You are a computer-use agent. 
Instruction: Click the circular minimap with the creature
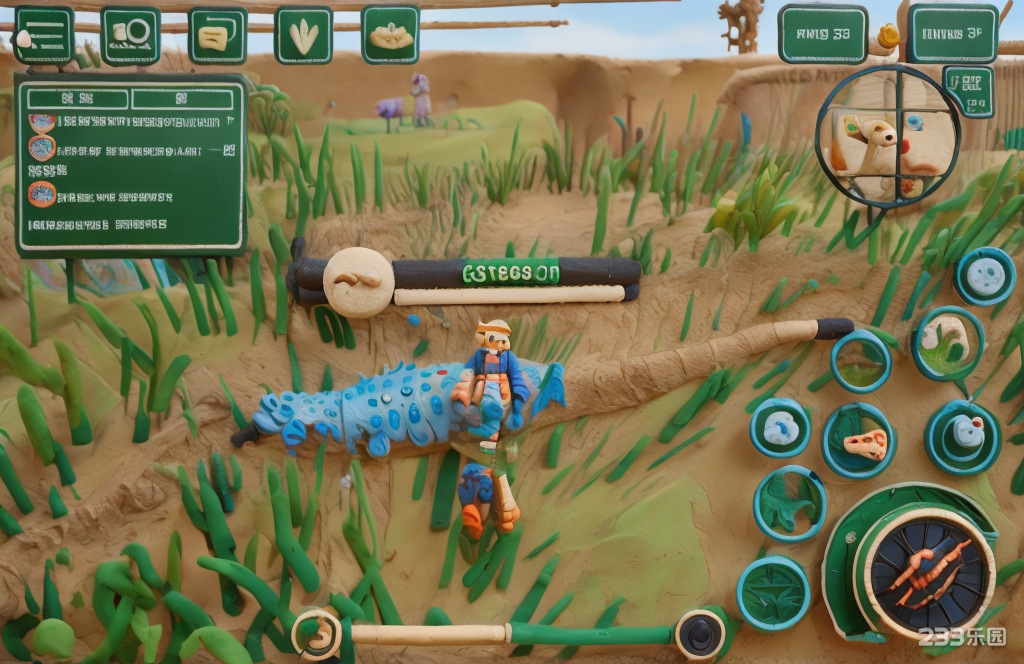(x=887, y=135)
